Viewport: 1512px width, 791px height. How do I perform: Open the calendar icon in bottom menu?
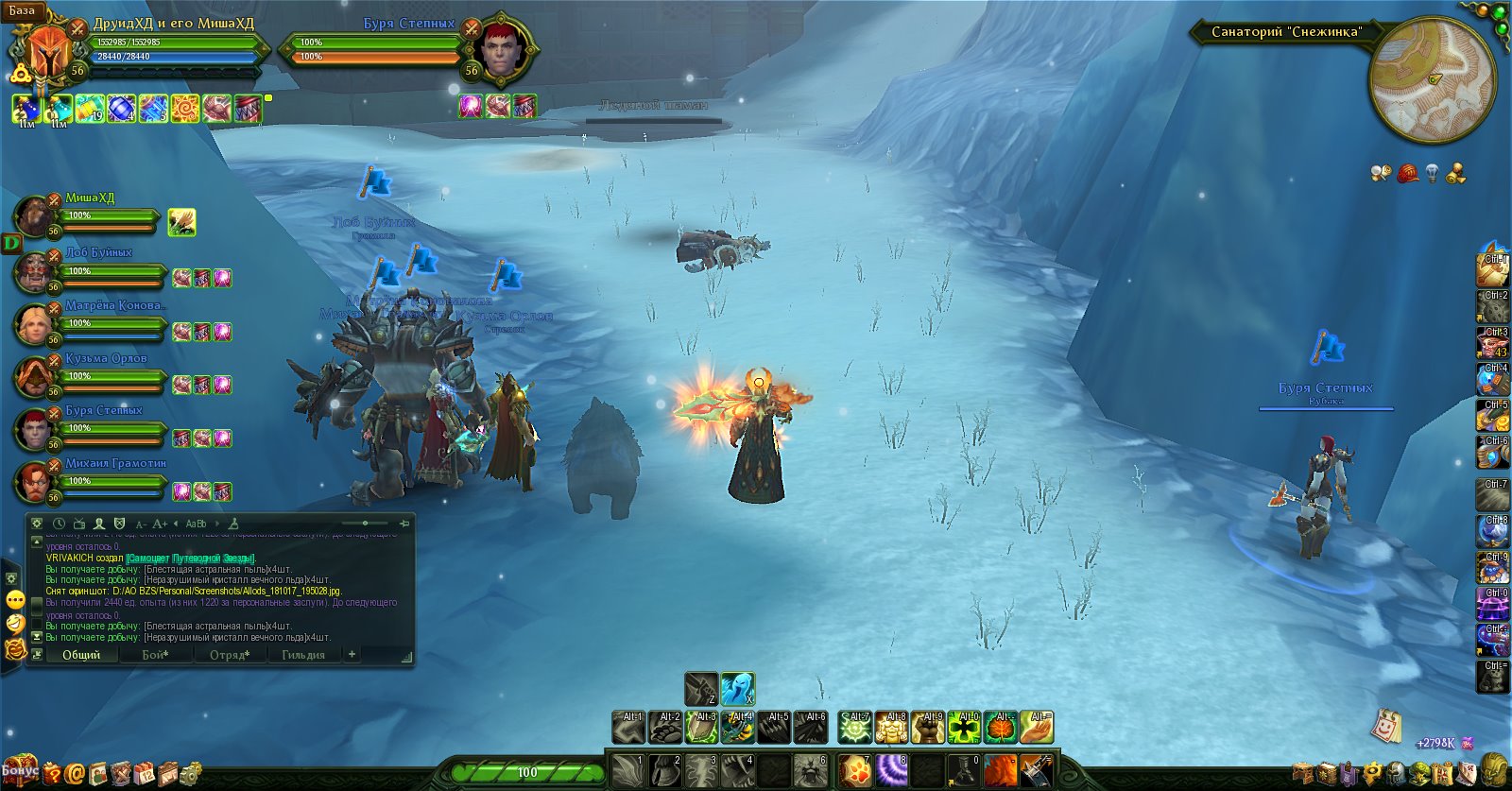point(144,773)
